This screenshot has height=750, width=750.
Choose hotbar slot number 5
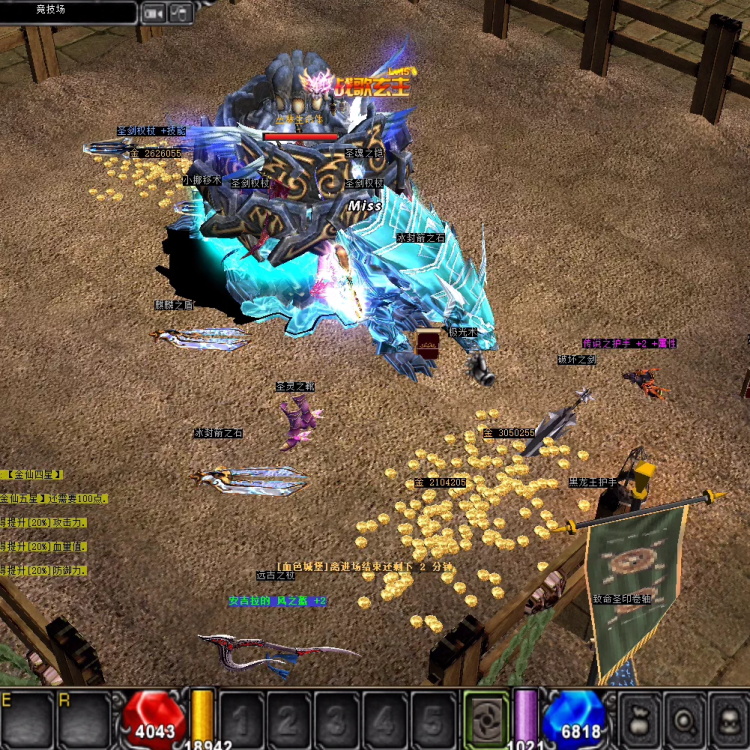coord(433,718)
